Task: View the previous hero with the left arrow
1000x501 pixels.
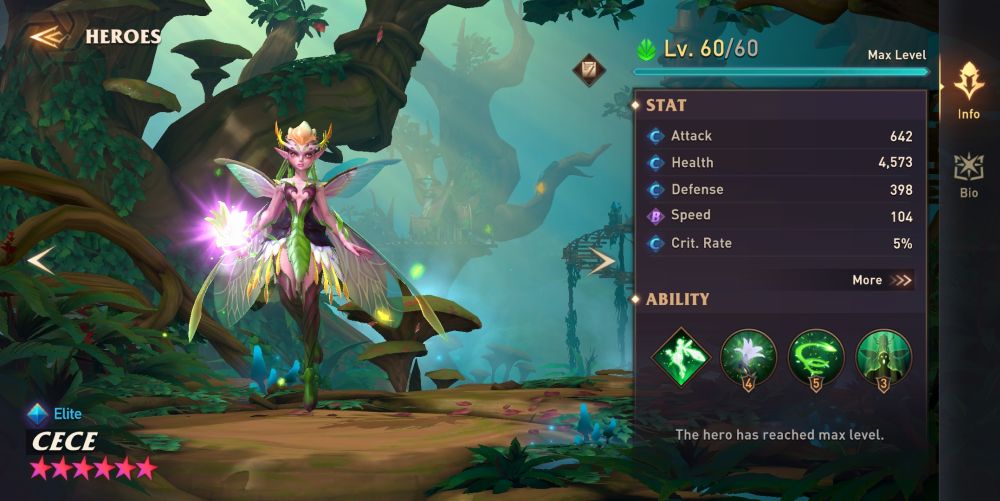Action: pos(40,261)
